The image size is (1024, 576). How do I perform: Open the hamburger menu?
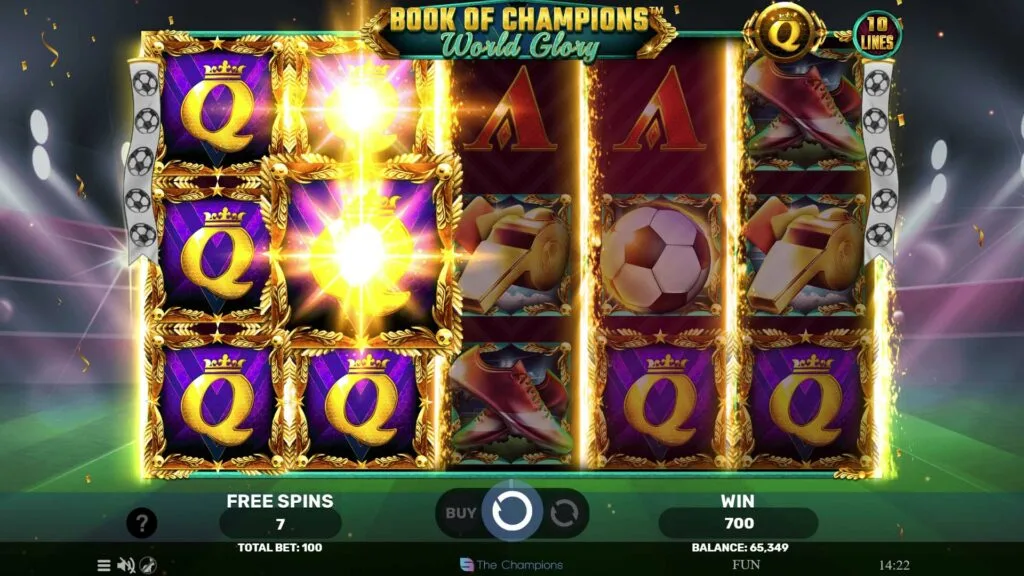(104, 565)
